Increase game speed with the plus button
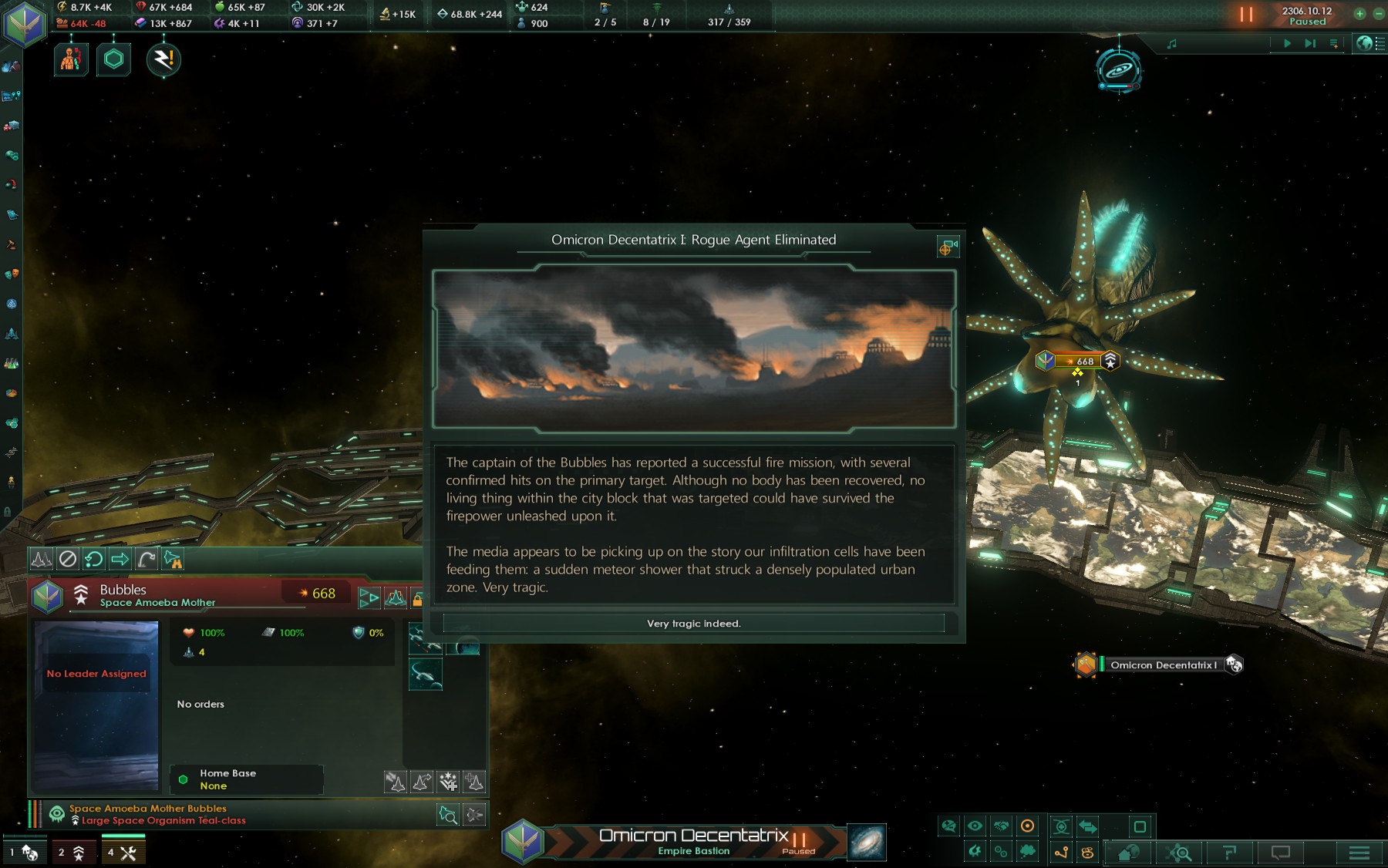 [x=1359, y=13]
